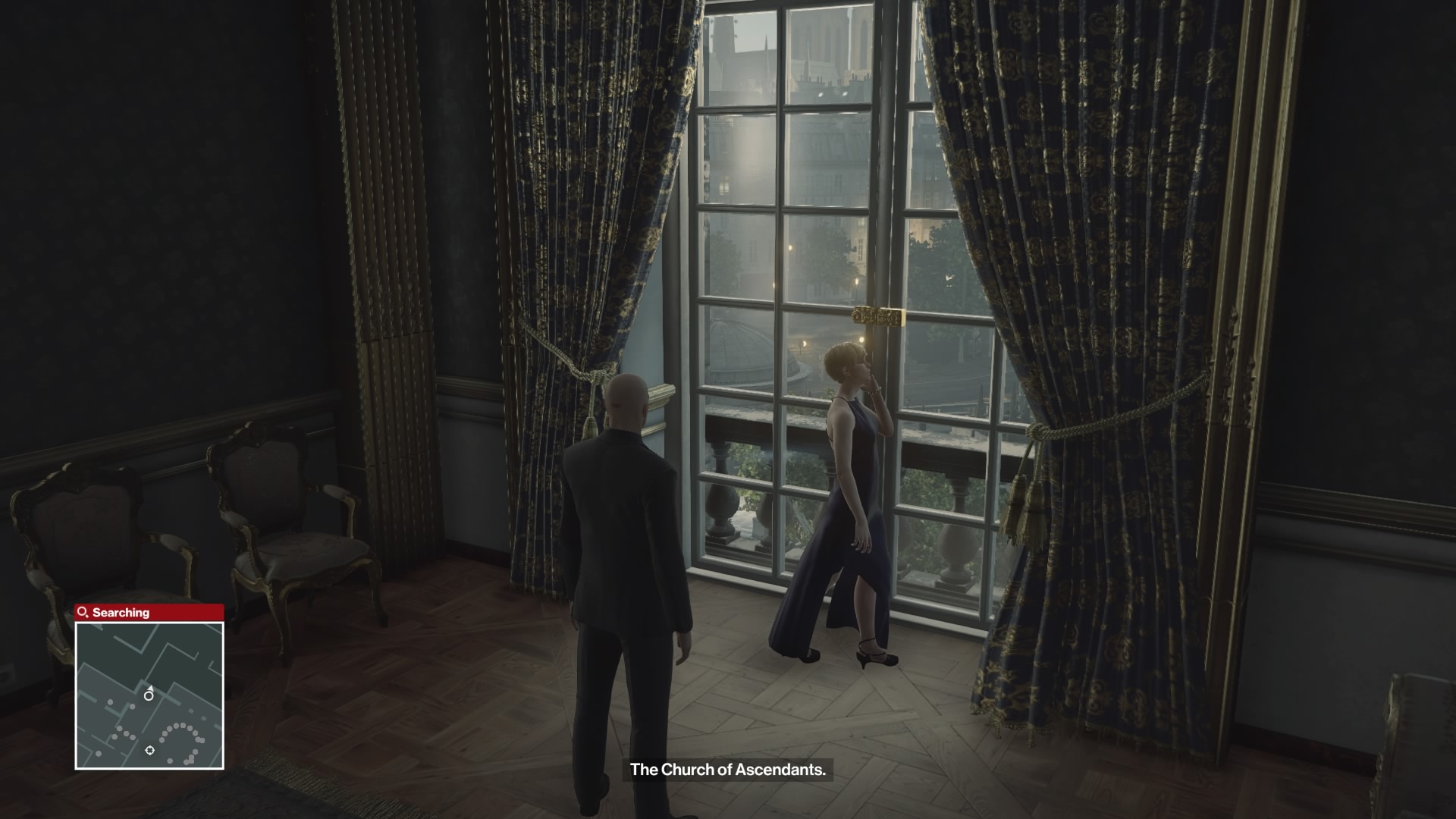The width and height of the screenshot is (1456, 819).
Task: Select the player position marker on minimap
Action: (x=149, y=695)
